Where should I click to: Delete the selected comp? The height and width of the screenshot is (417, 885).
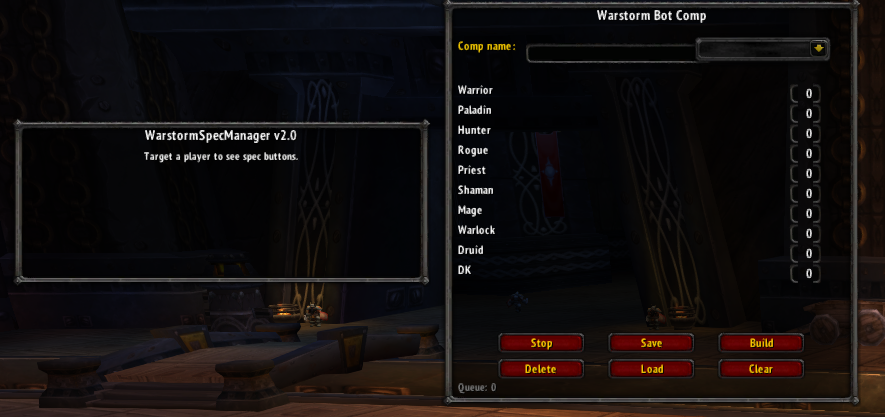coord(541,369)
